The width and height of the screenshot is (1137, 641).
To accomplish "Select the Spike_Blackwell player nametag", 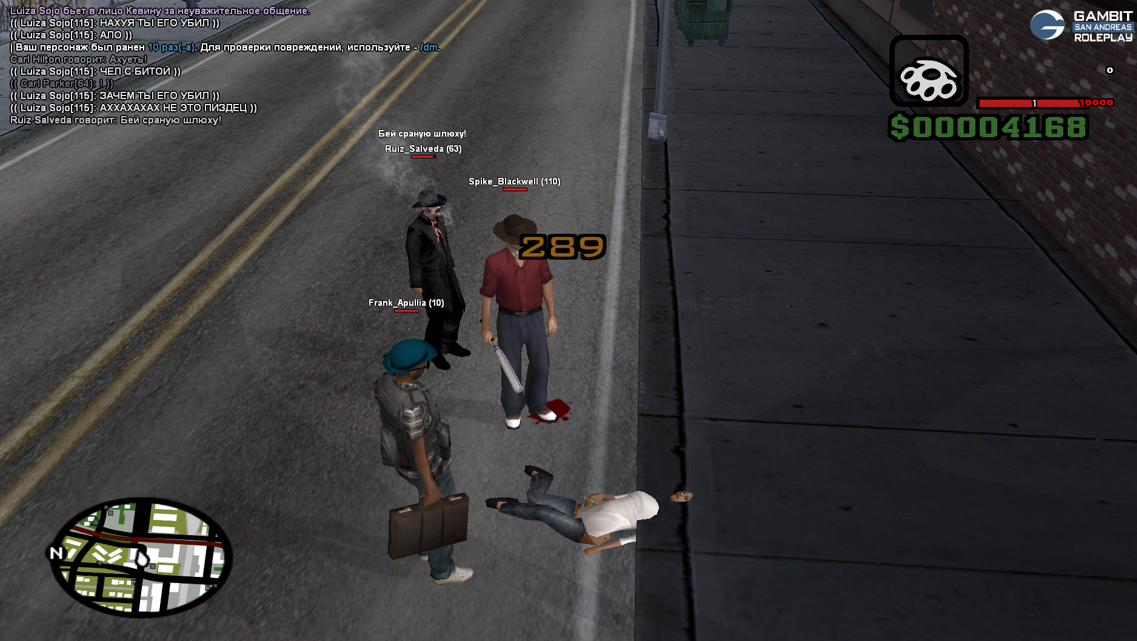I will [514, 182].
